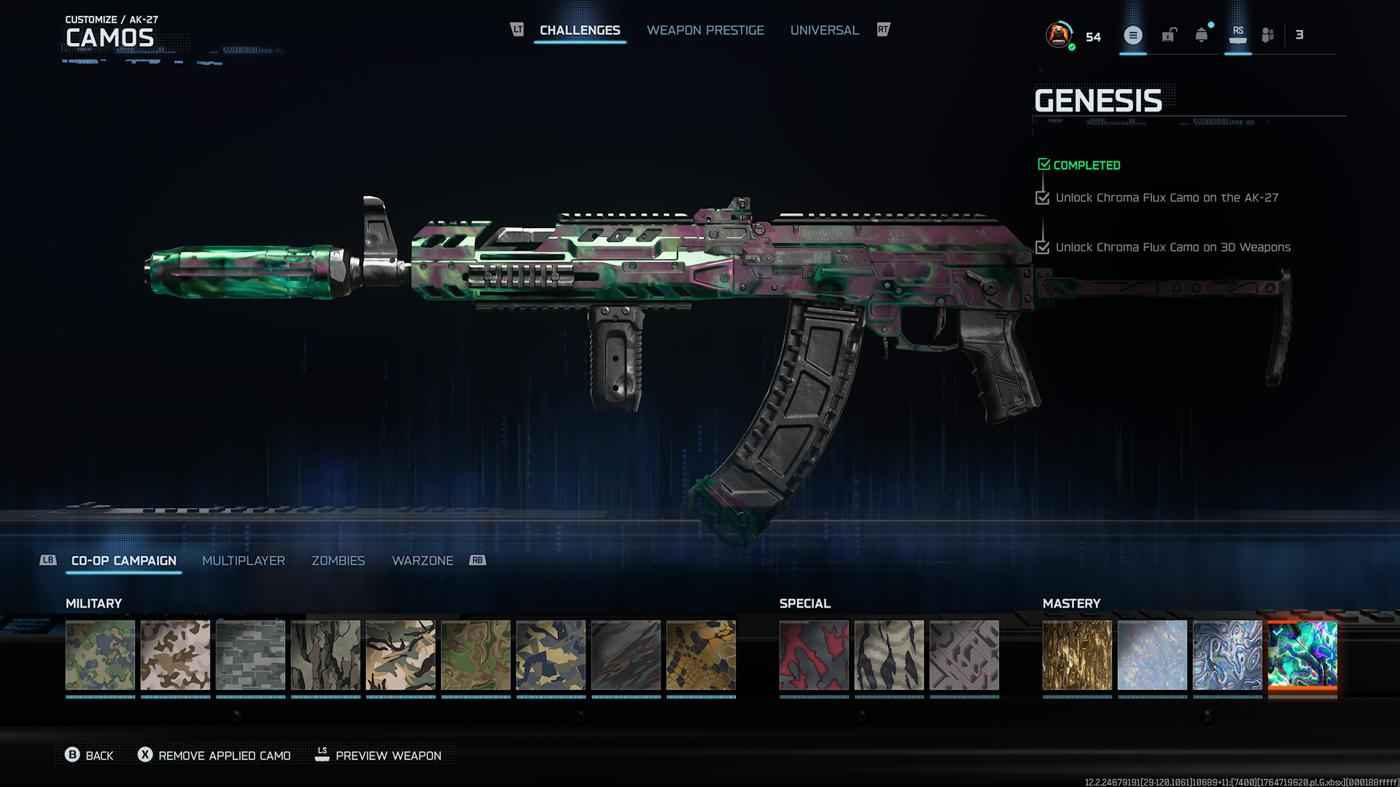Viewport: 1400px width, 787px height.
Task: Pick the yellow scale-pattern Military camo
Action: point(701,655)
